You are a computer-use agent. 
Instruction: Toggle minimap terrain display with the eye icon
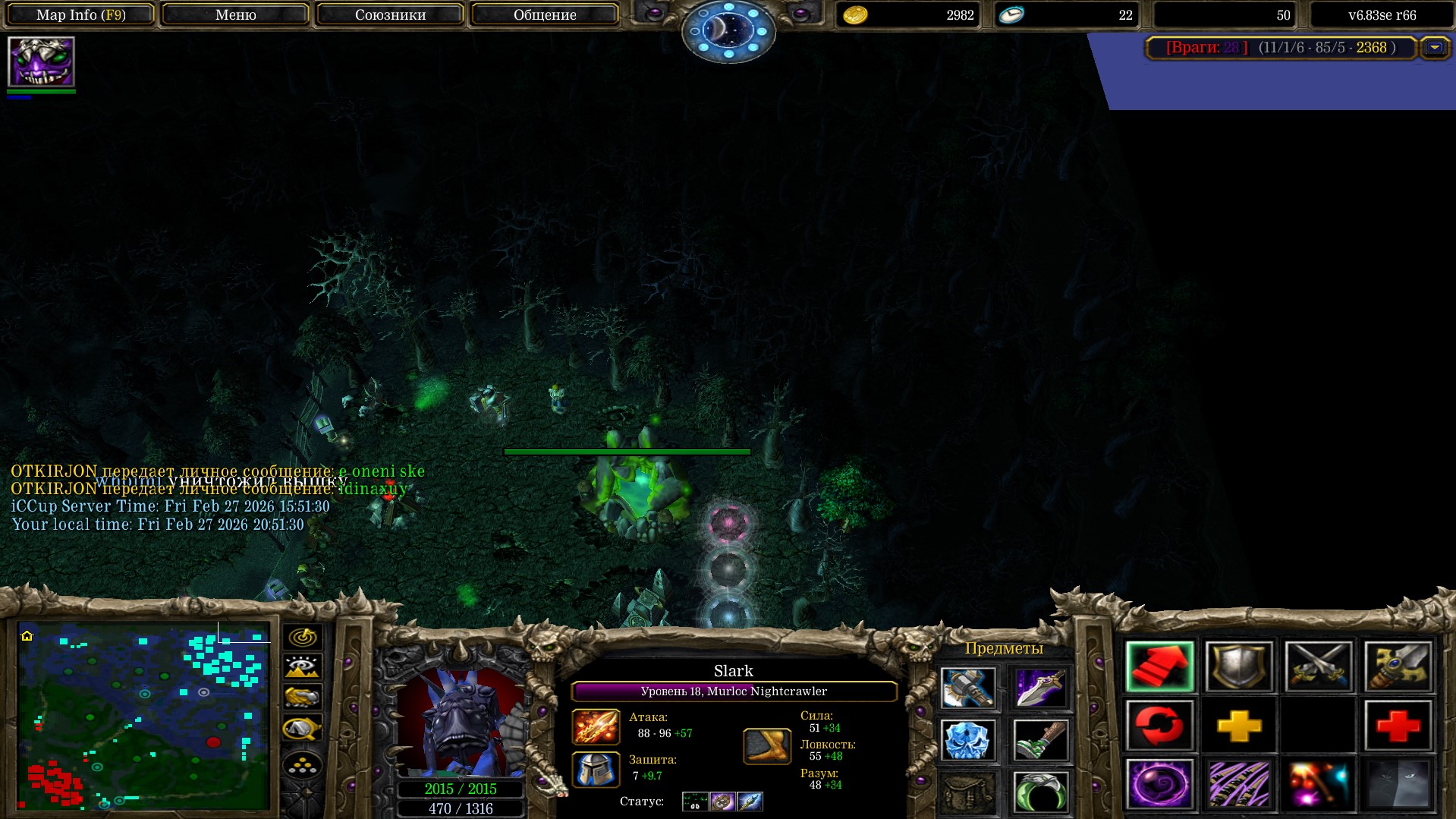302,667
